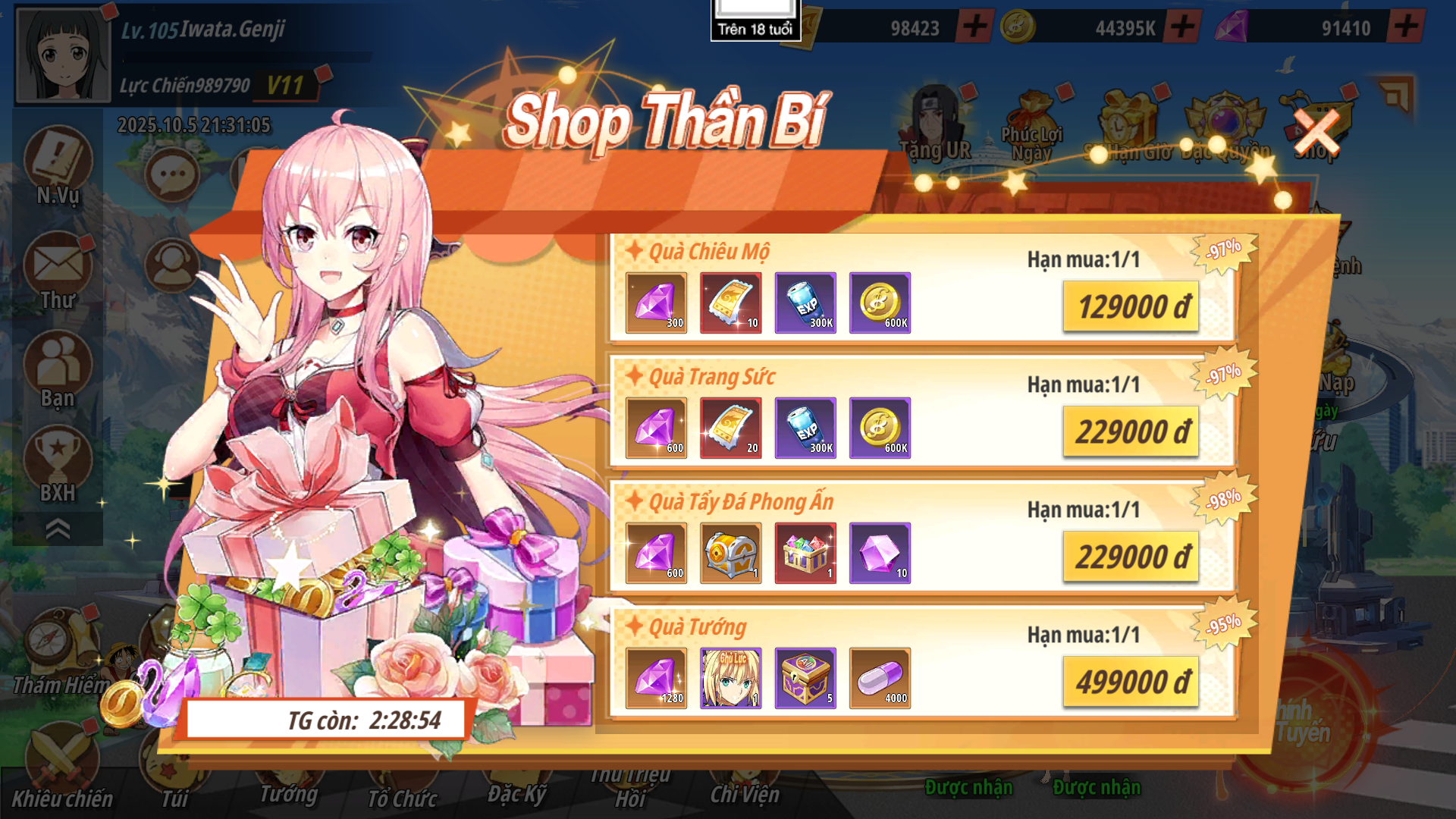This screenshot has height=819, width=1456.
Task: Open the player avatar profile
Action: 64,55
